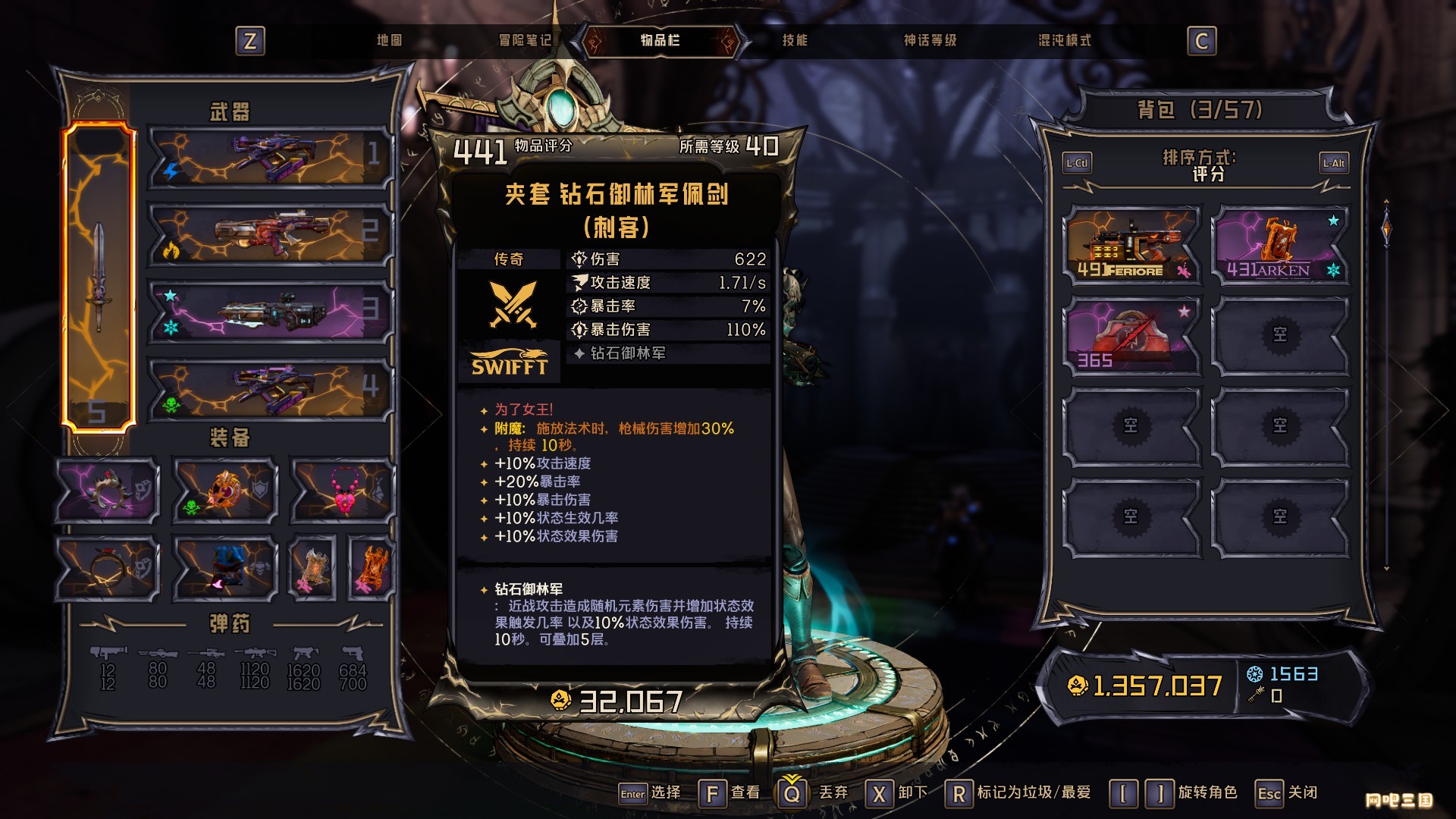This screenshot has height=819, width=1456.
Task: Pick weapon slot 4 with poison gun
Action: coord(269,388)
